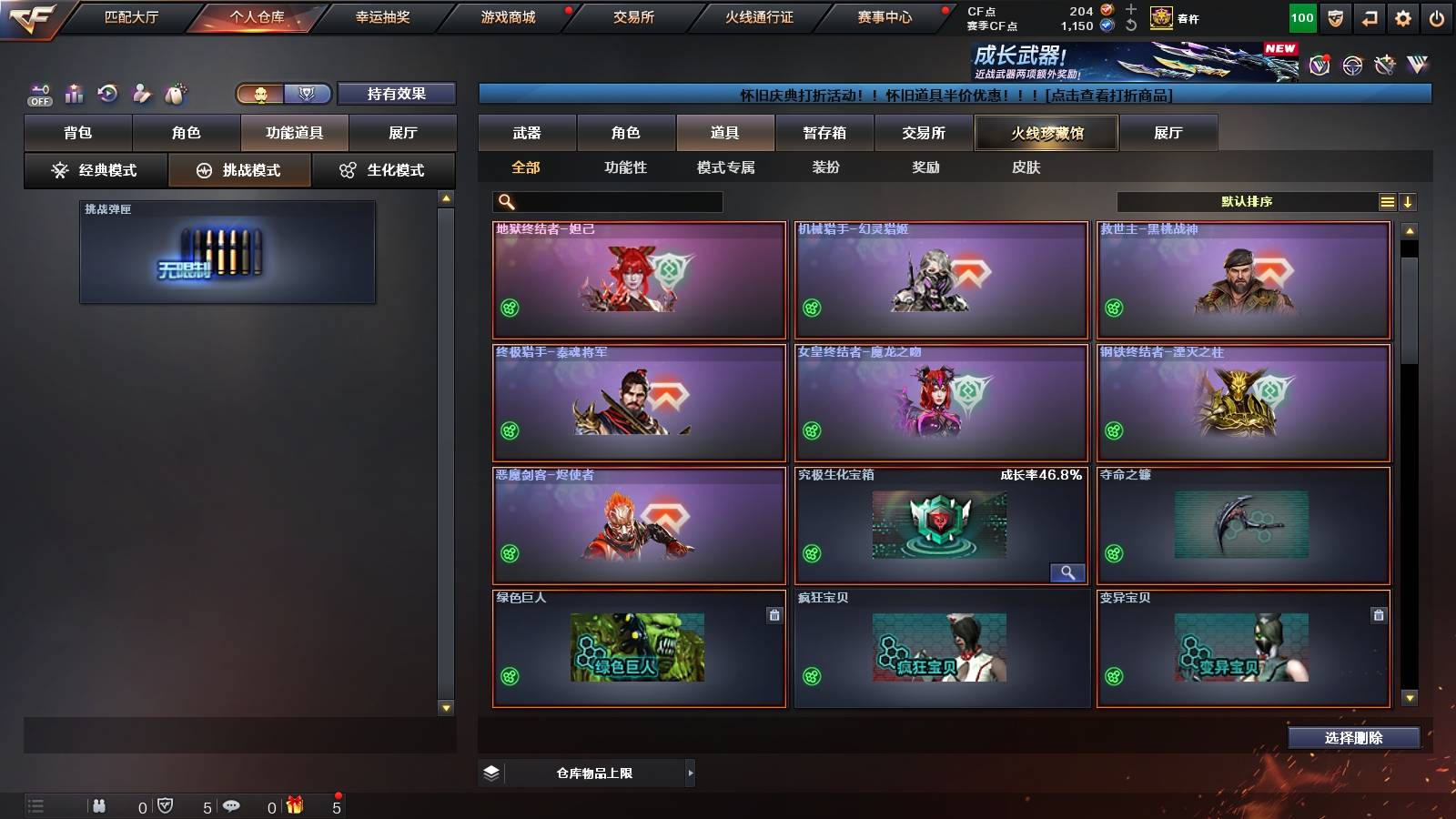This screenshot has width=1456, height=819.
Task: Toggle the sort direction arrow to ascending
Action: (1410, 201)
